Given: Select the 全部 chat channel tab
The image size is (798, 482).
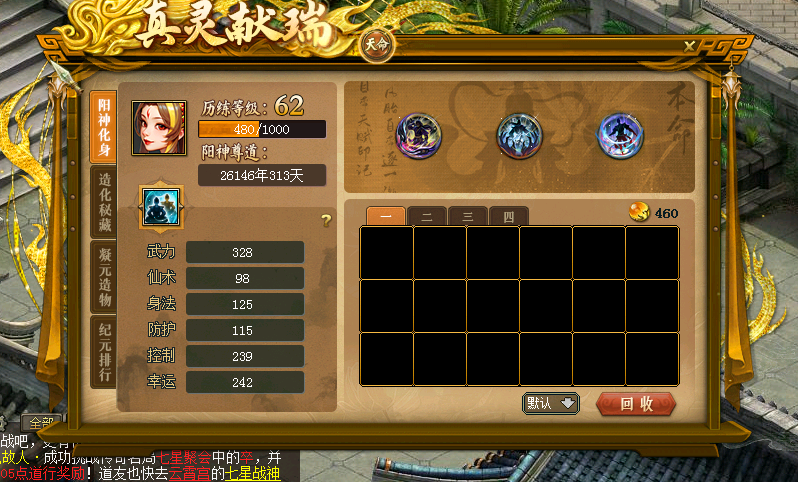Looking at the screenshot, I should 40,423.
